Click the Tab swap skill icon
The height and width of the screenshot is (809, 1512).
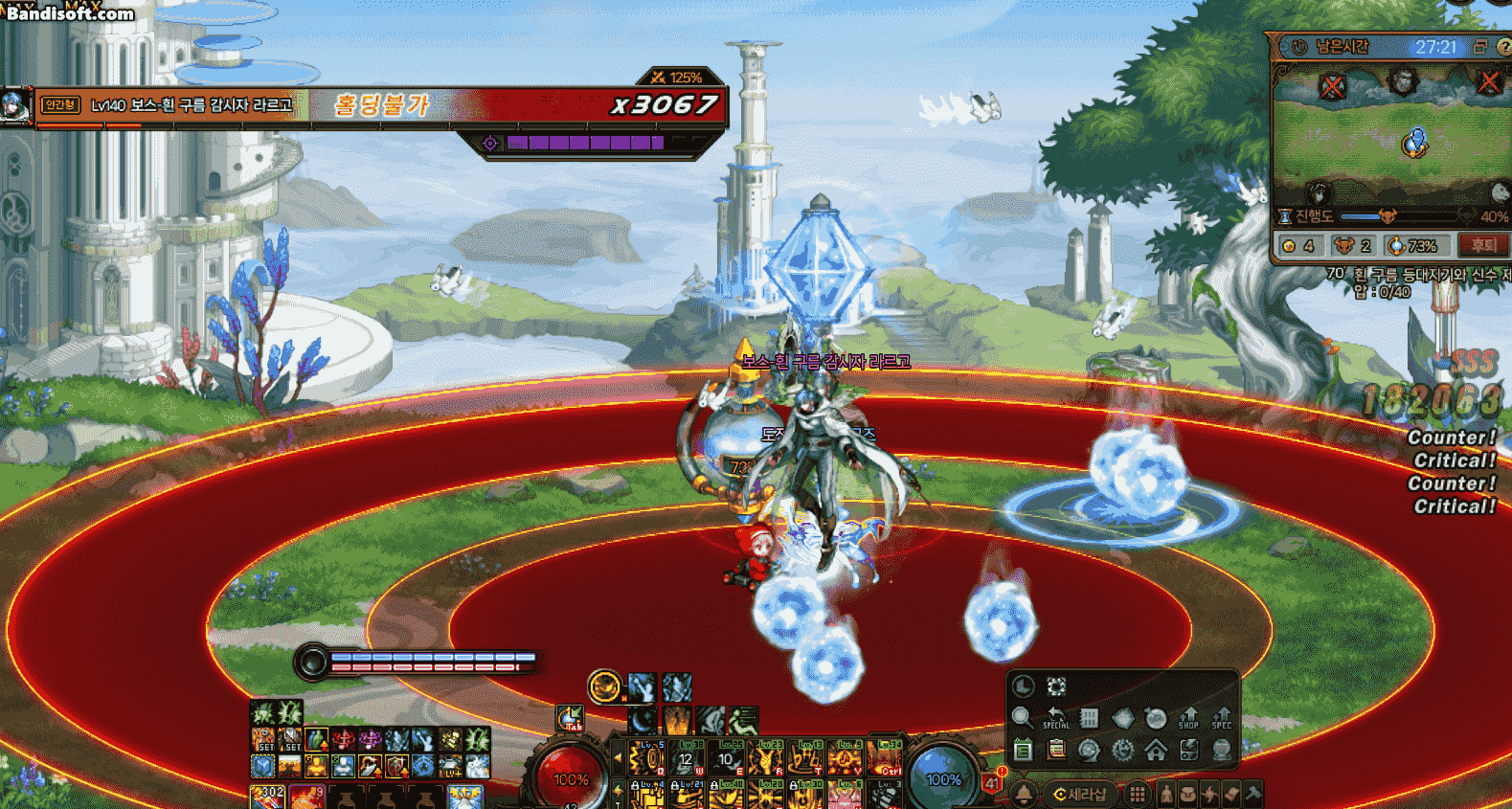coord(571,718)
